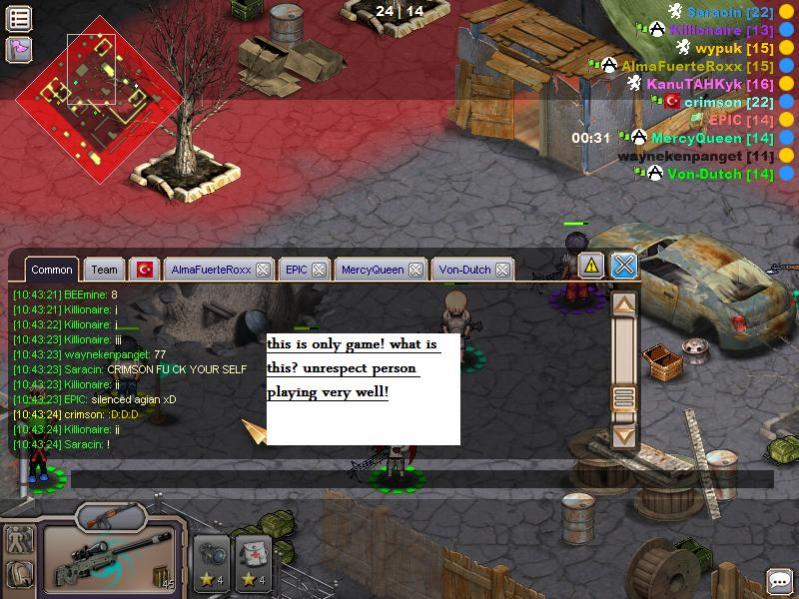Select player Saracin in the scoreboard
The image size is (799, 599).
(729, 12)
